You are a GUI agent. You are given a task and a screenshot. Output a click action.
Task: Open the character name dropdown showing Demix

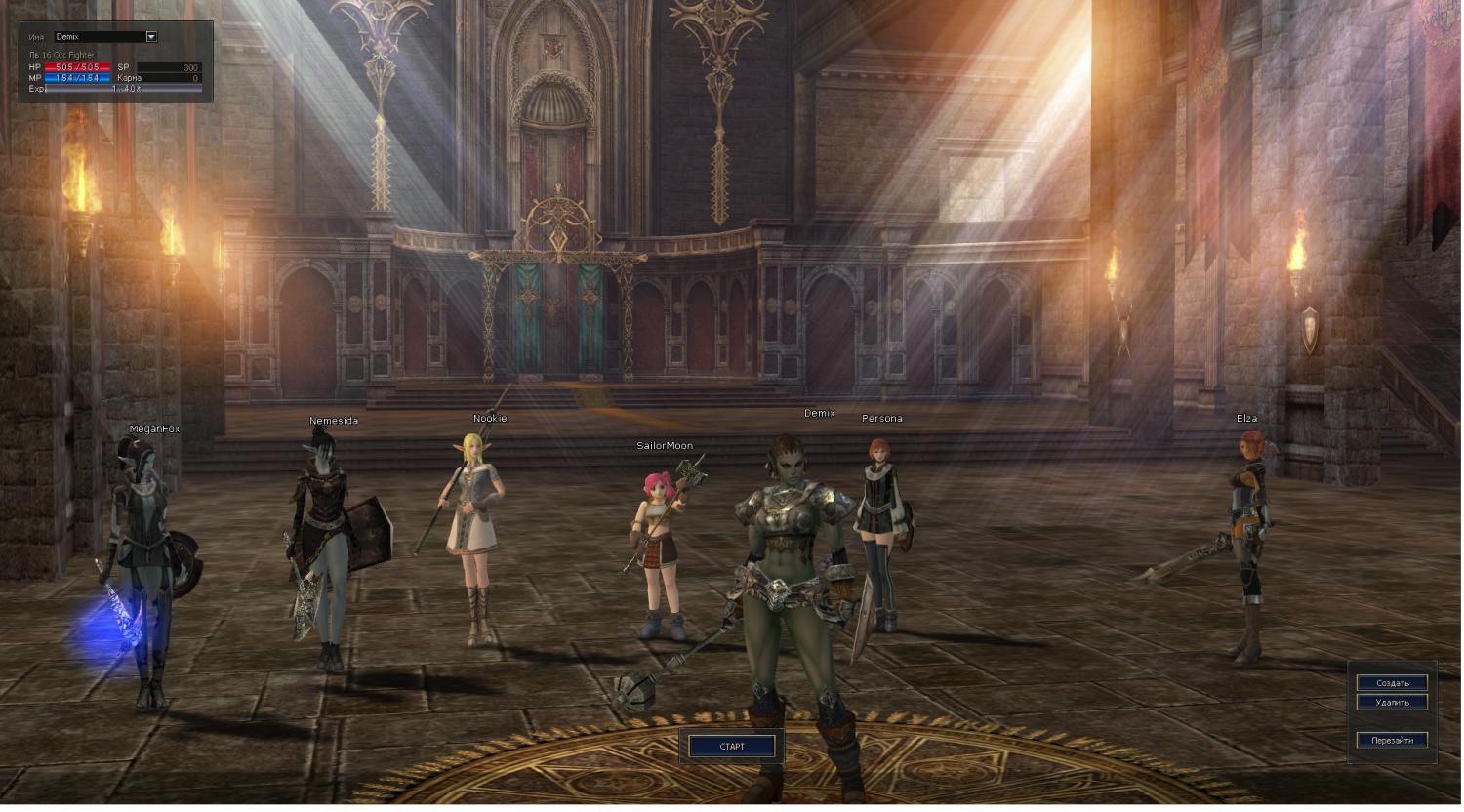pos(151,37)
